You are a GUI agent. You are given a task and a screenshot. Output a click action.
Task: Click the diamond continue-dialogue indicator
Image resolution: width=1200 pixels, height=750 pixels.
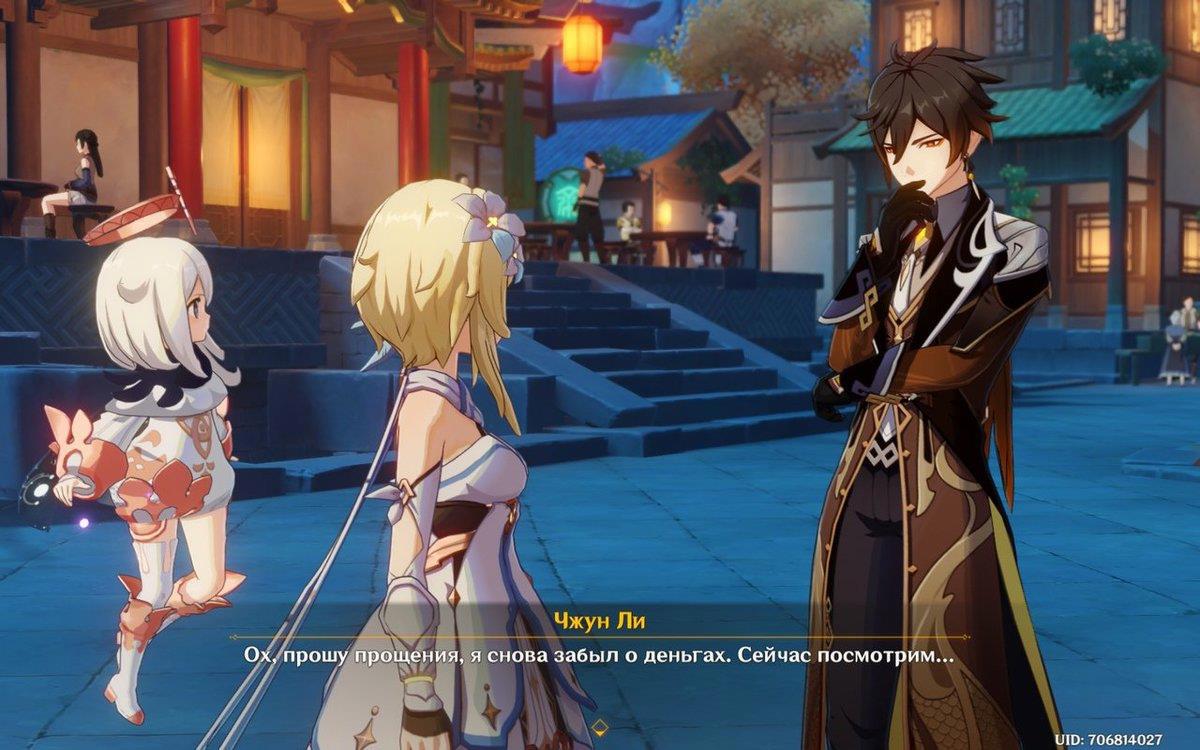click(x=600, y=726)
